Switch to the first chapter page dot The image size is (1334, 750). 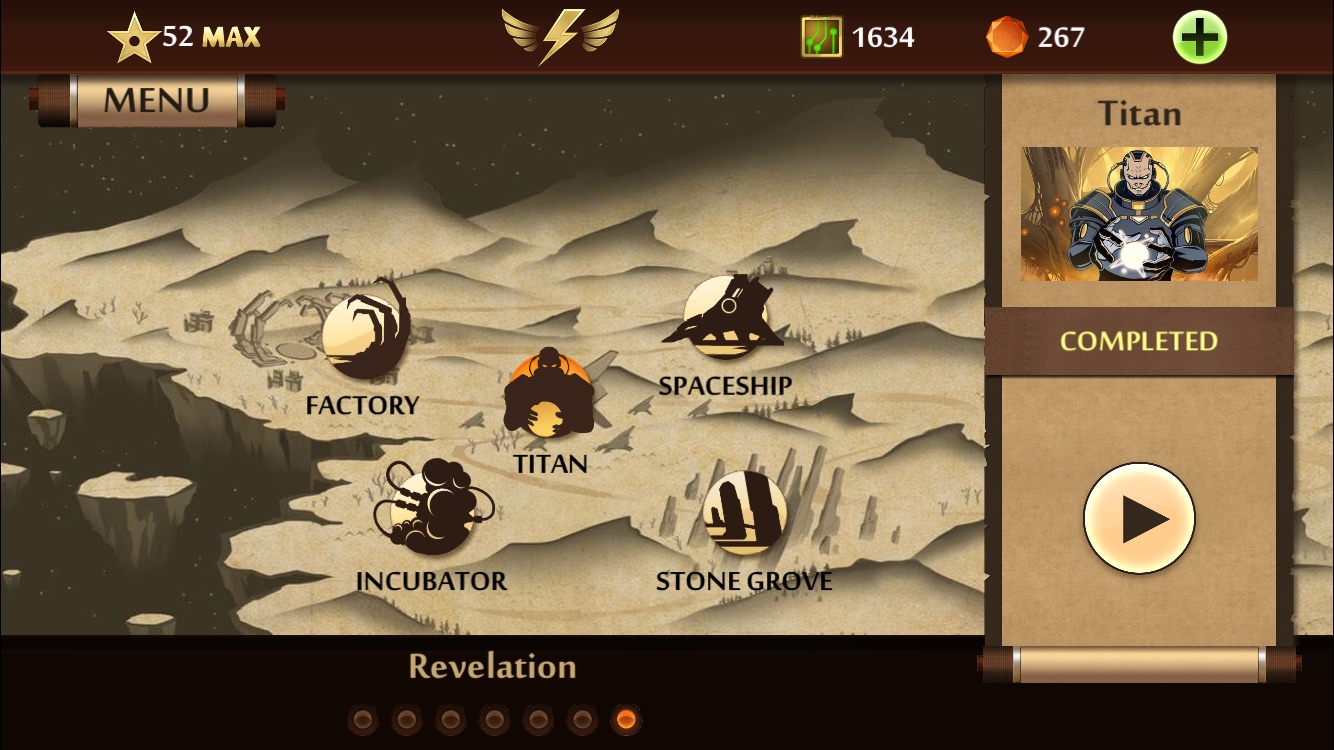(x=362, y=719)
